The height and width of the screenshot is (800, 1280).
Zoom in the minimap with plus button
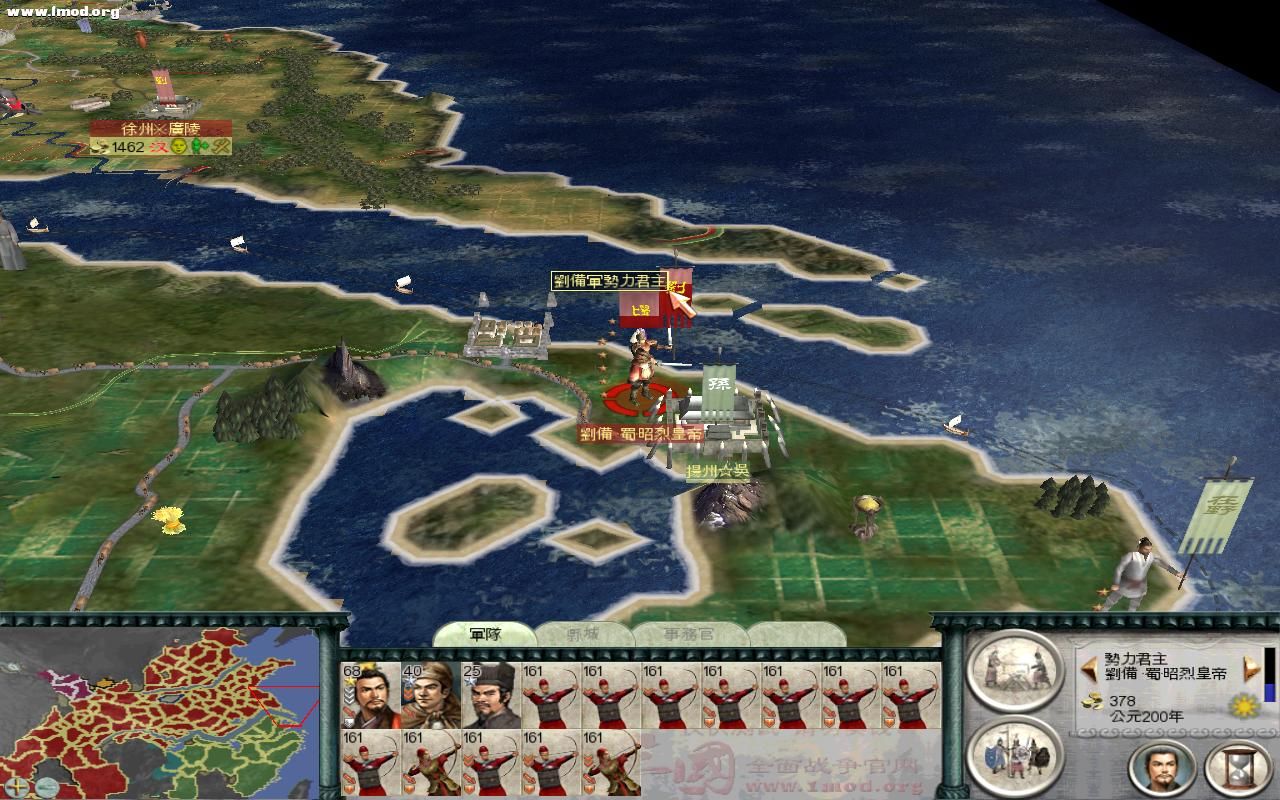pos(19,785)
